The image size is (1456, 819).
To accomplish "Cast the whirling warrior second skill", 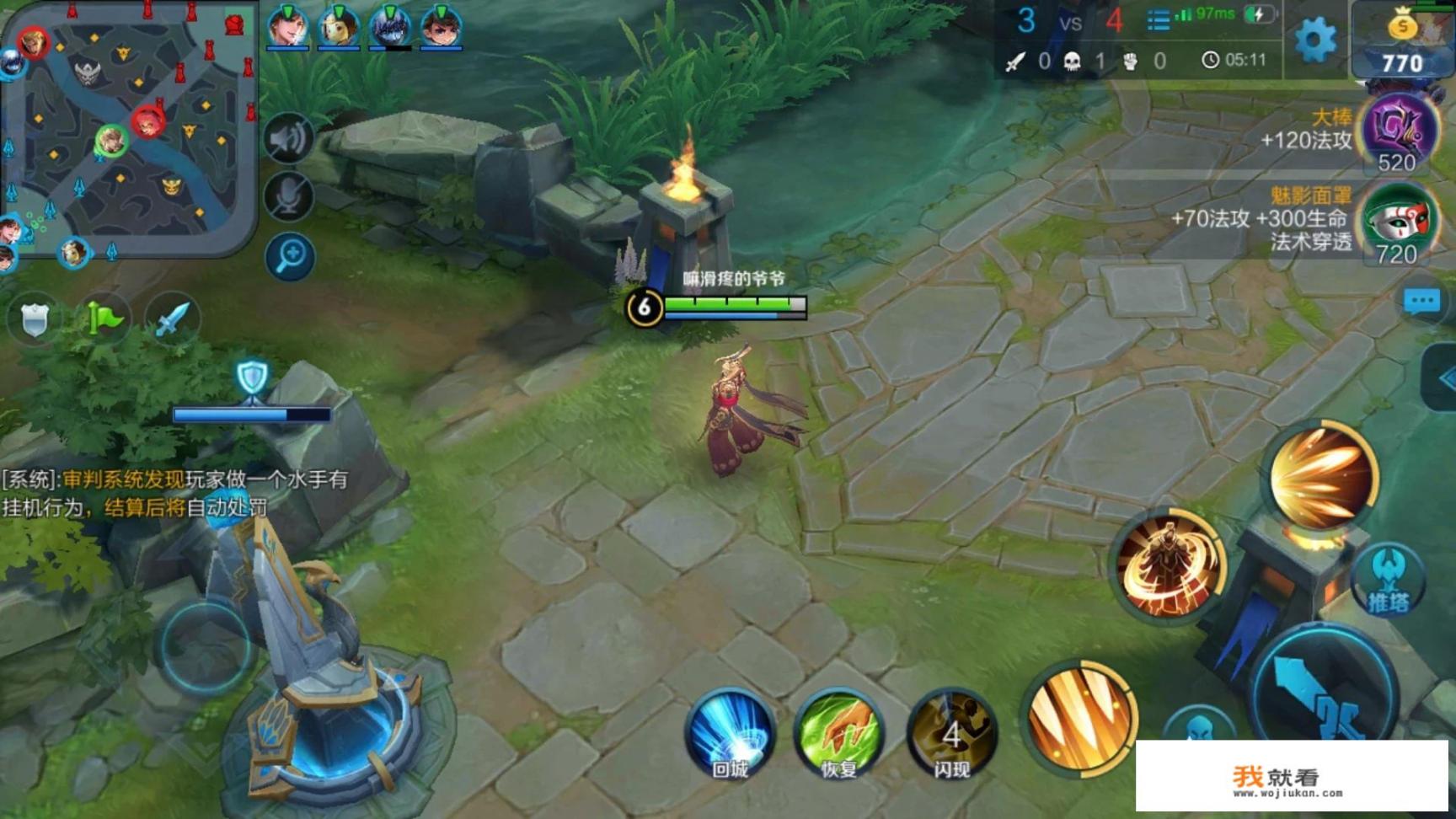I will (1170, 563).
